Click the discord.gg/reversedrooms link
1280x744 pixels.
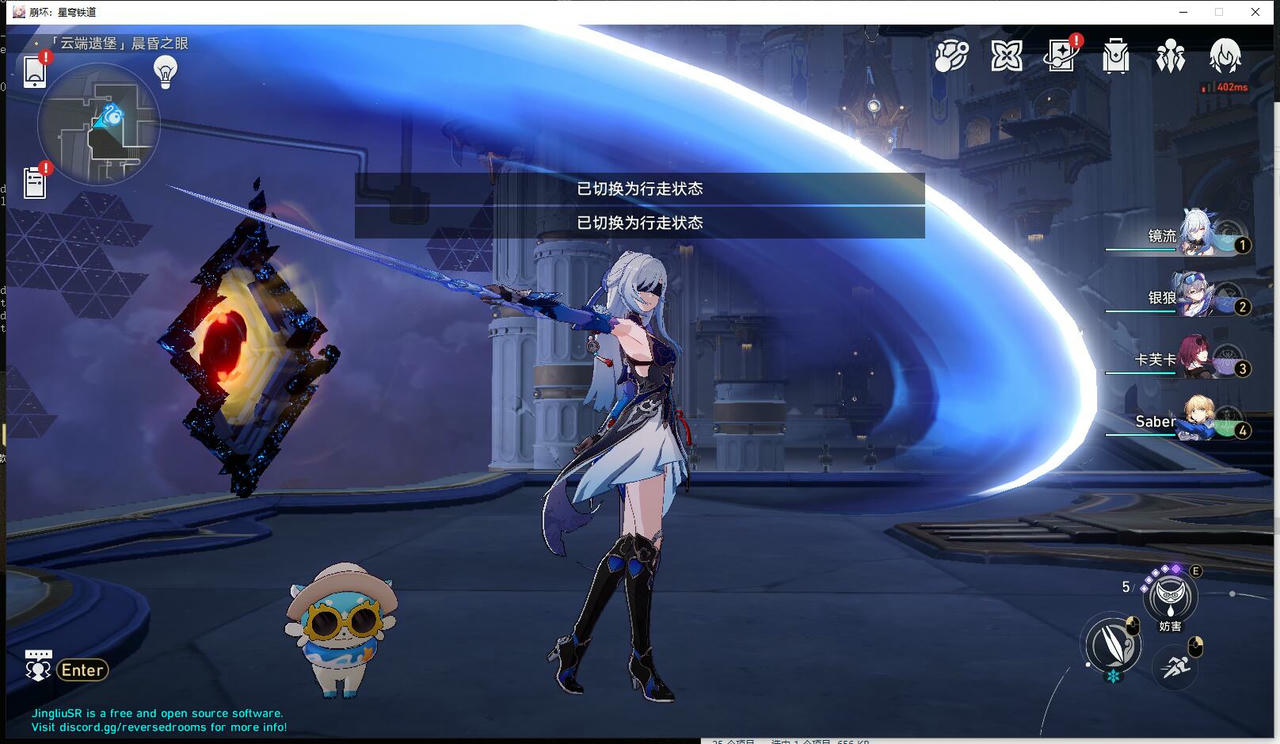pos(130,727)
